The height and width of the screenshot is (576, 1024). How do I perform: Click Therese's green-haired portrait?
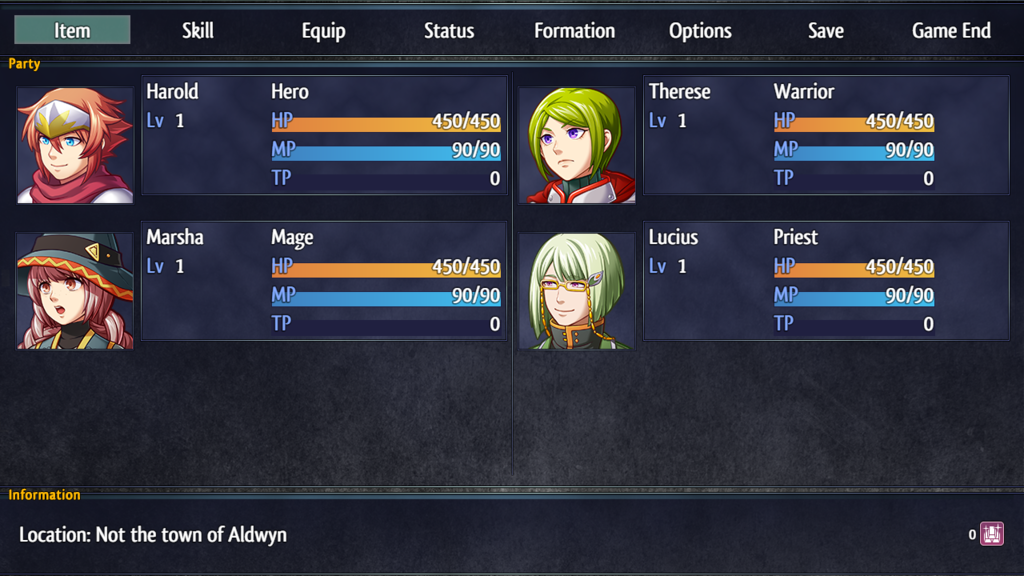click(577, 145)
